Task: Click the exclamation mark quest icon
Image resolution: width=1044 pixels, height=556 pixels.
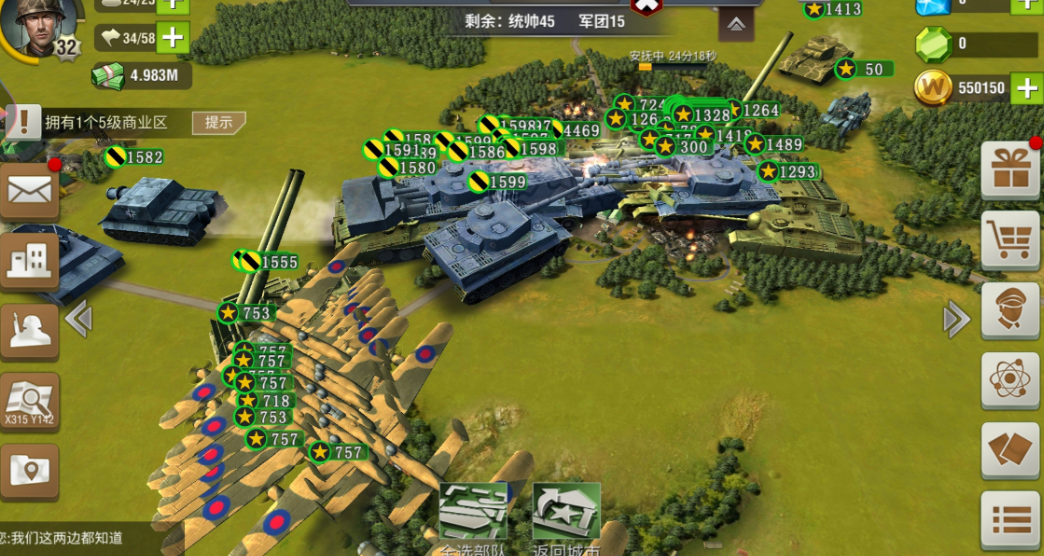Action: coord(23,123)
